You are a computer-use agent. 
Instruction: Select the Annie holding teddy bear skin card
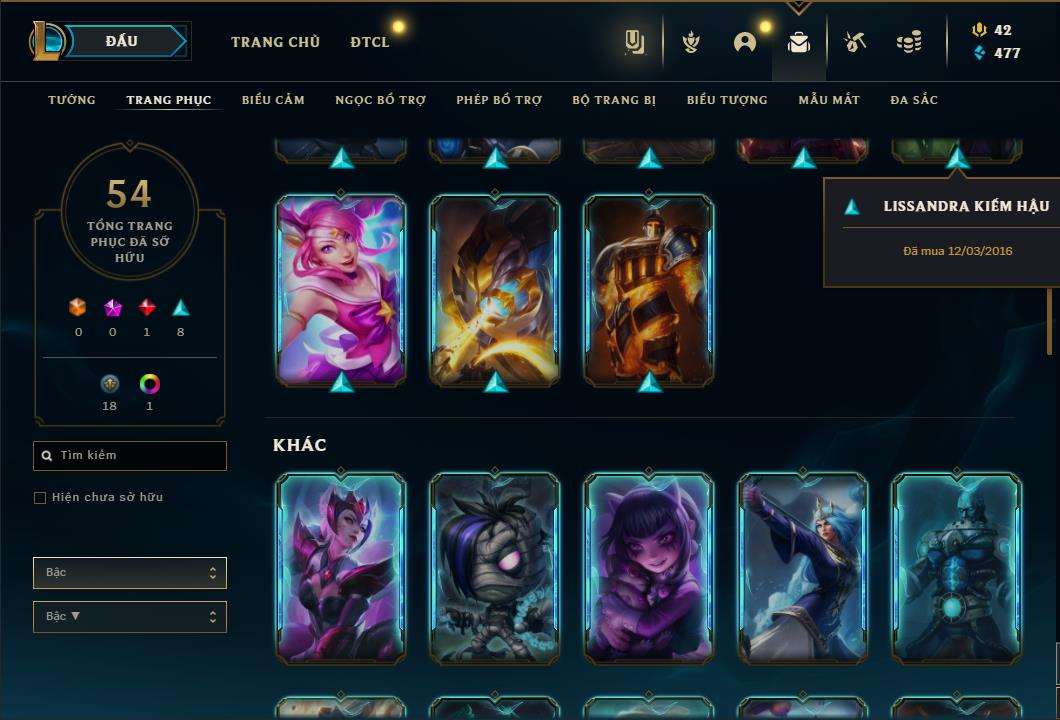point(649,568)
